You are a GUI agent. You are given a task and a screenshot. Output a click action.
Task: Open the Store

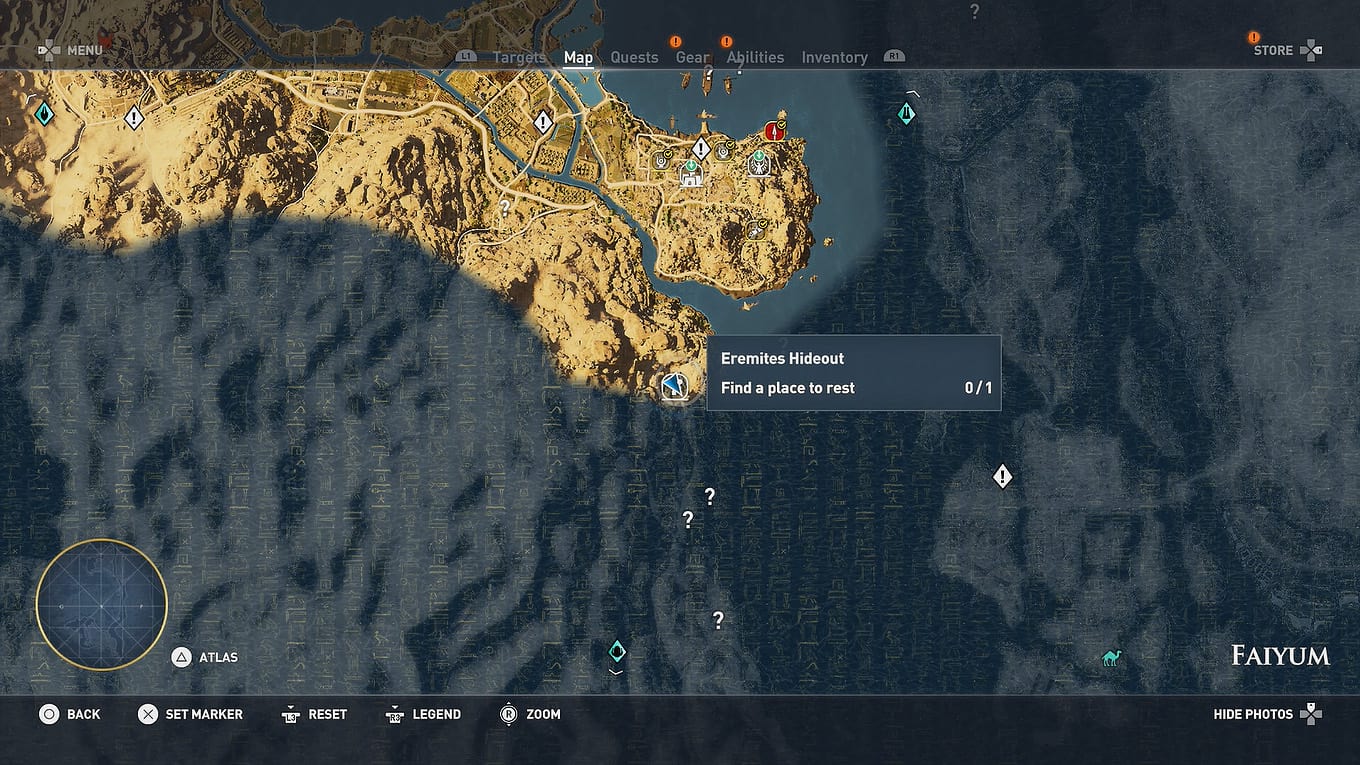pyautogui.click(x=1275, y=49)
